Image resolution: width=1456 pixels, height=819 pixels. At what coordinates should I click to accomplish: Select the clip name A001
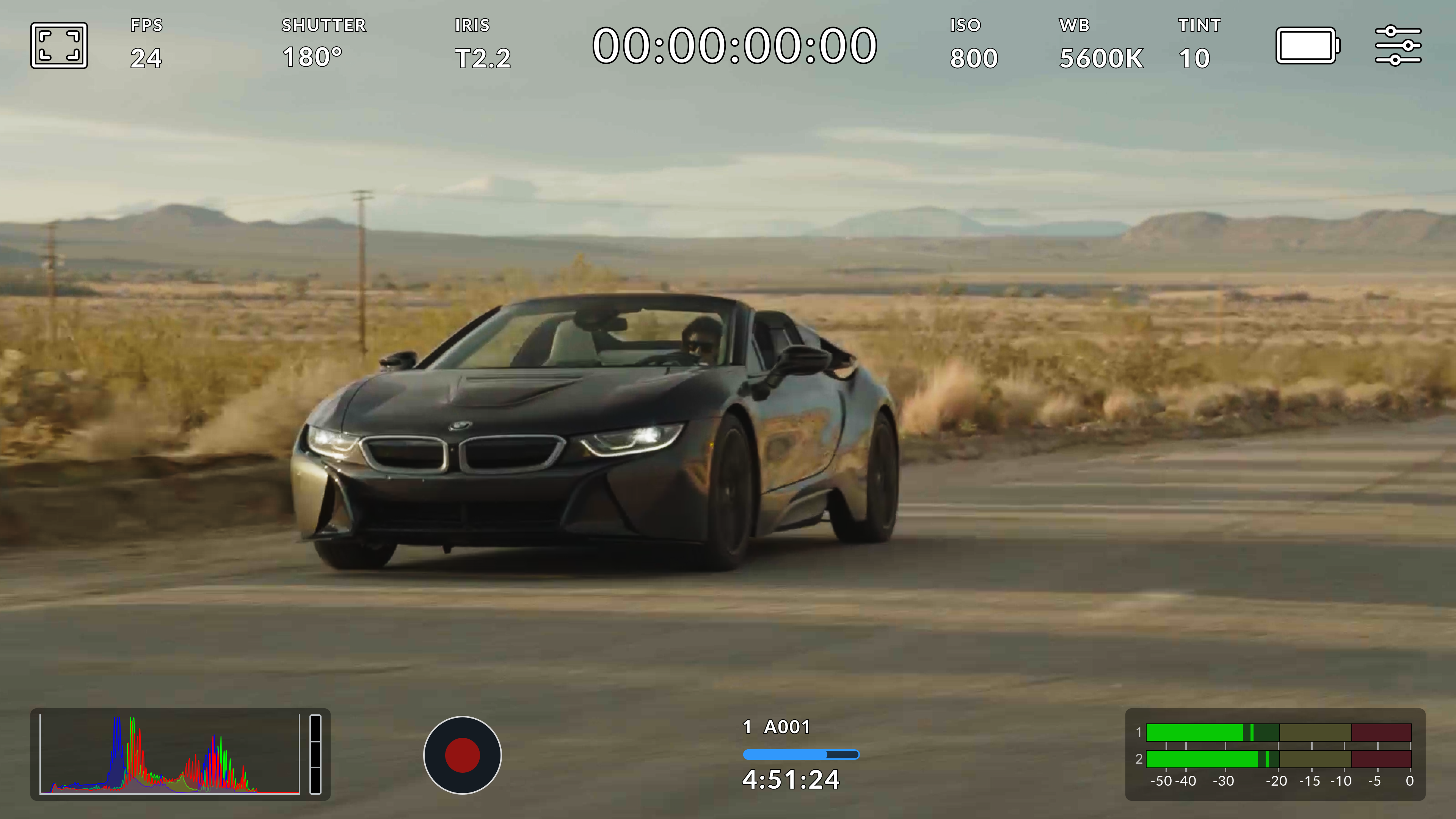[x=775, y=728]
